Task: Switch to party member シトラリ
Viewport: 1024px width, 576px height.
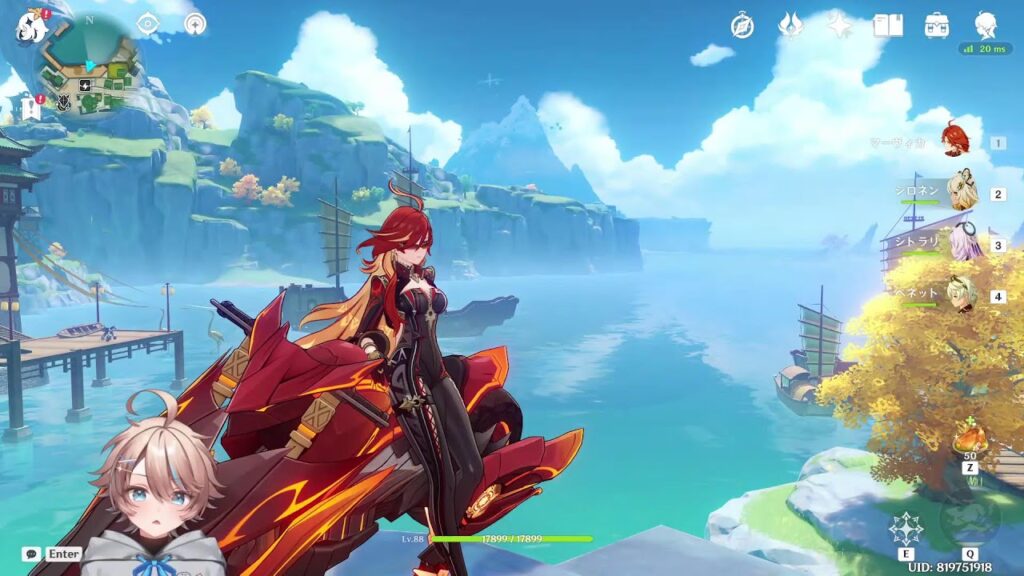Action: [961, 244]
